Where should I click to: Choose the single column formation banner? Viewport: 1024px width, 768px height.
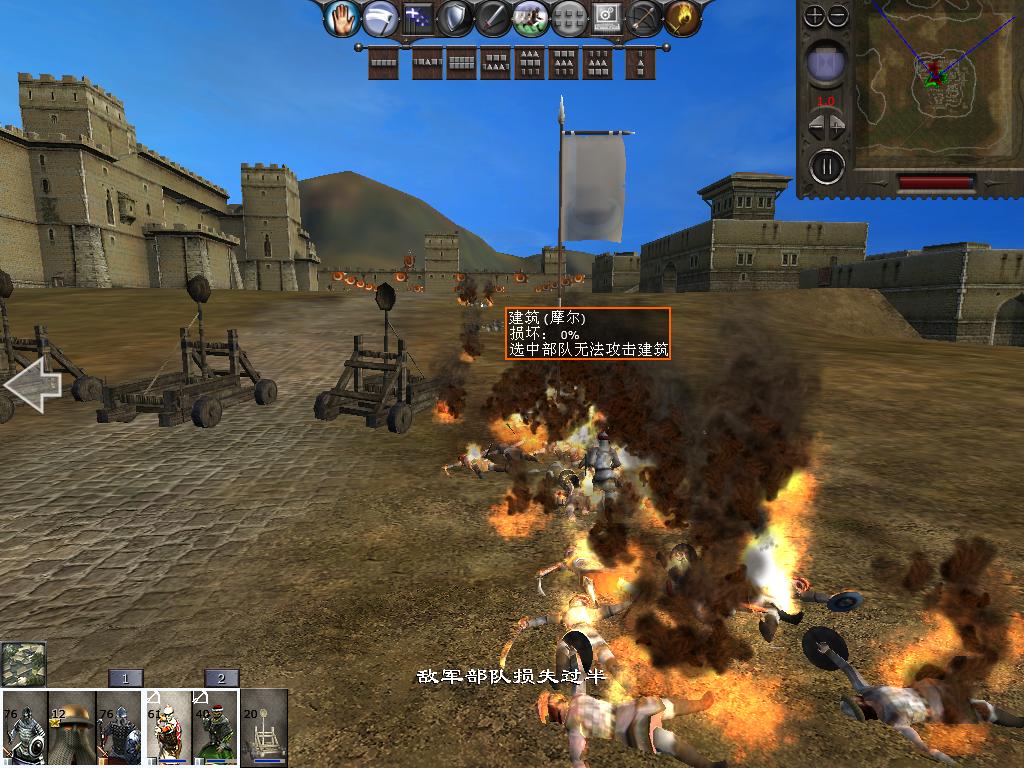[641, 63]
